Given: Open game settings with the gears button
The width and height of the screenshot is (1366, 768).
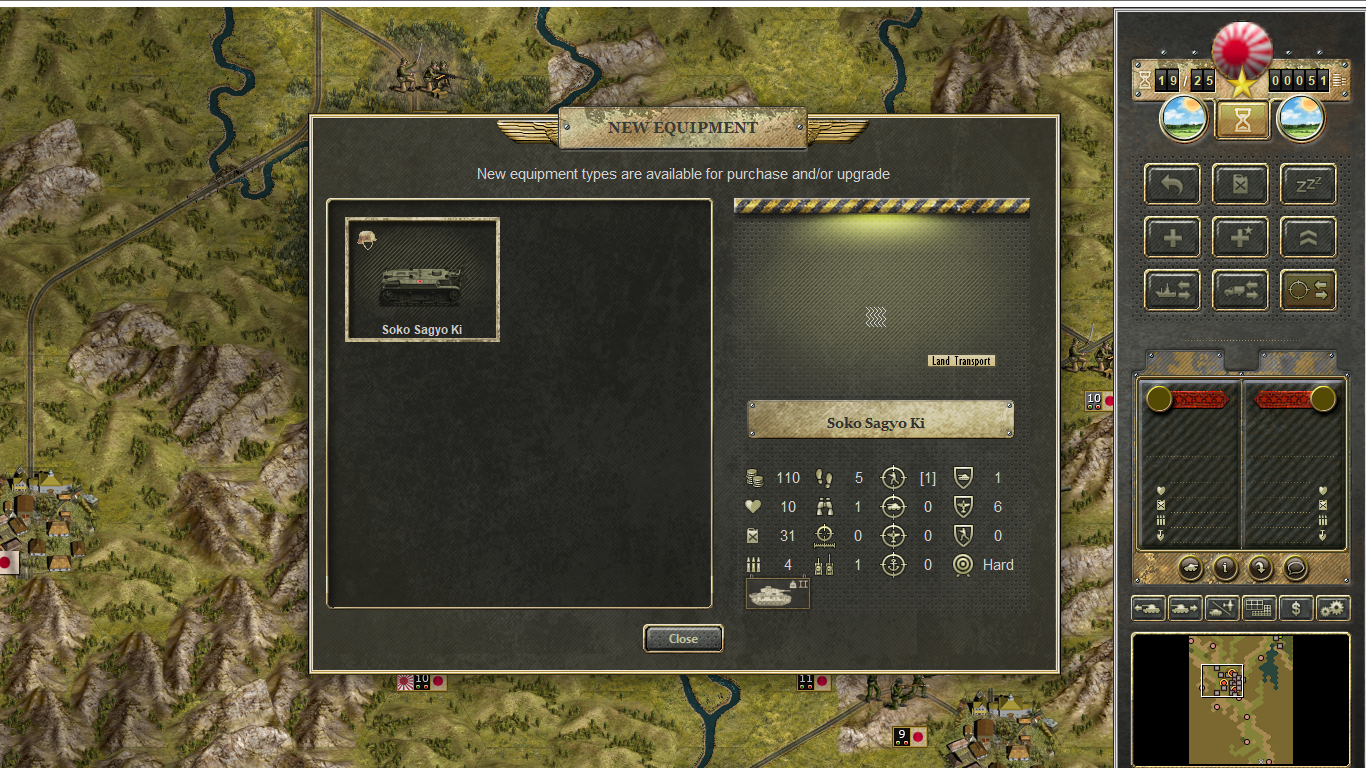Looking at the screenshot, I should [x=1333, y=607].
